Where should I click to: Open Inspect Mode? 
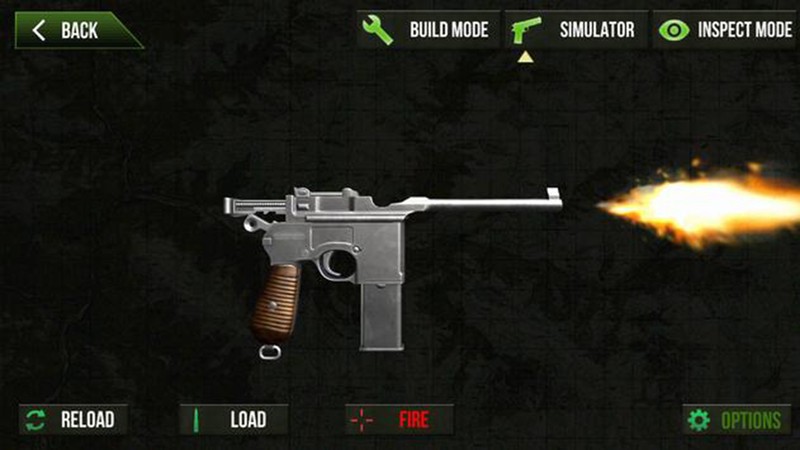(725, 29)
